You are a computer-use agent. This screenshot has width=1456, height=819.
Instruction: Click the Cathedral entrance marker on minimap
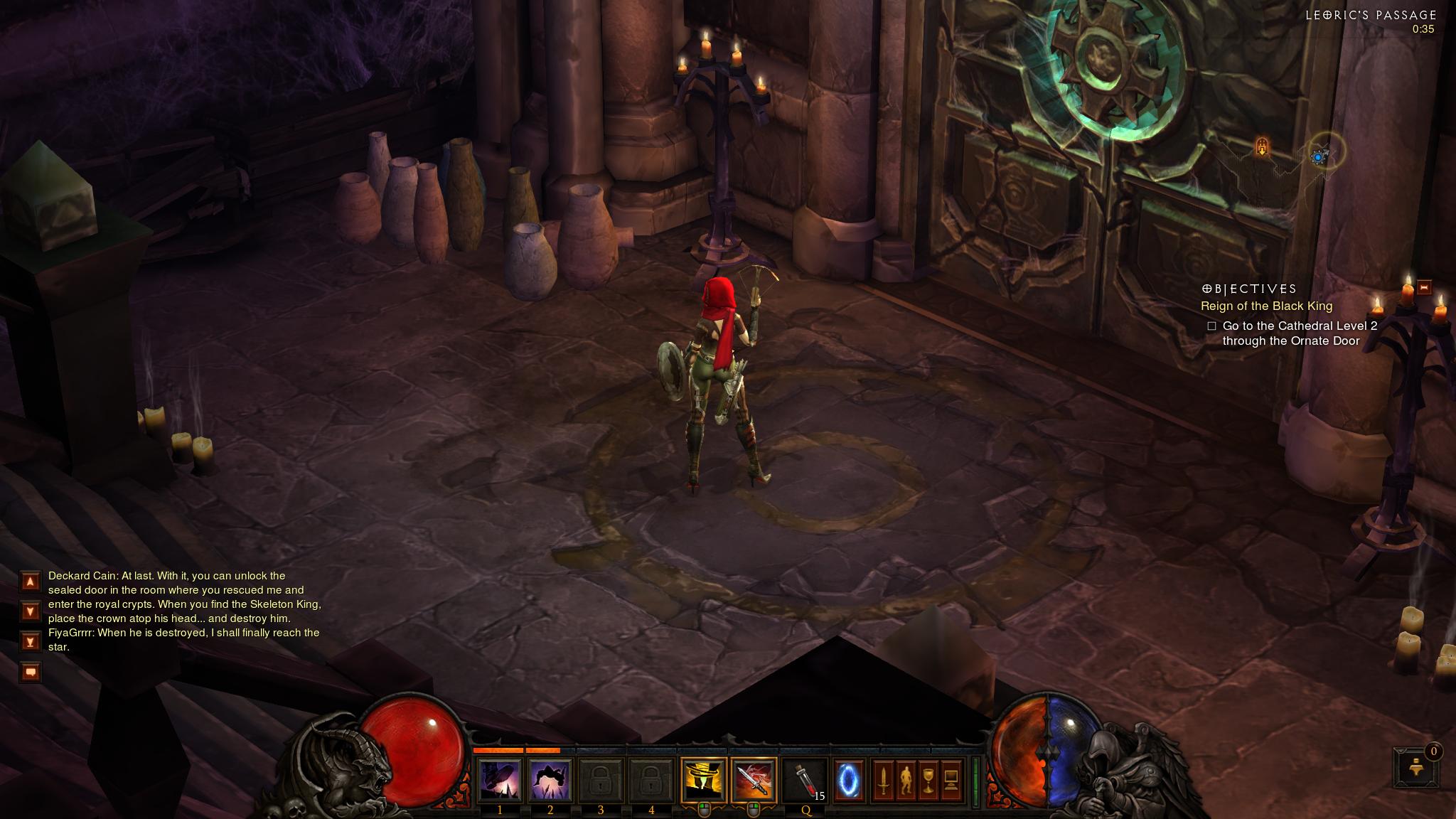tap(1262, 148)
